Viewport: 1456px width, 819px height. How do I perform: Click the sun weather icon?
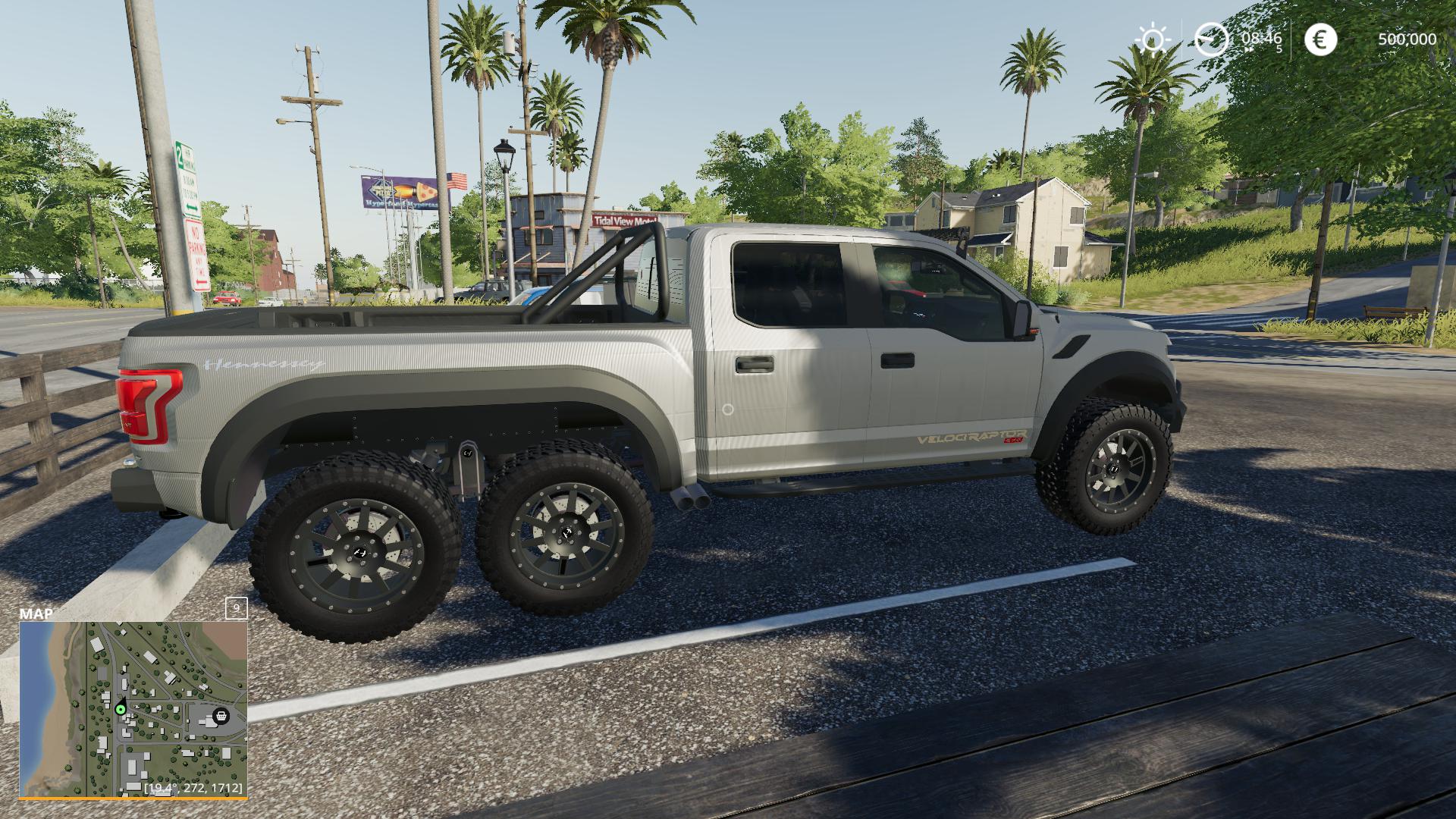pos(1152,39)
